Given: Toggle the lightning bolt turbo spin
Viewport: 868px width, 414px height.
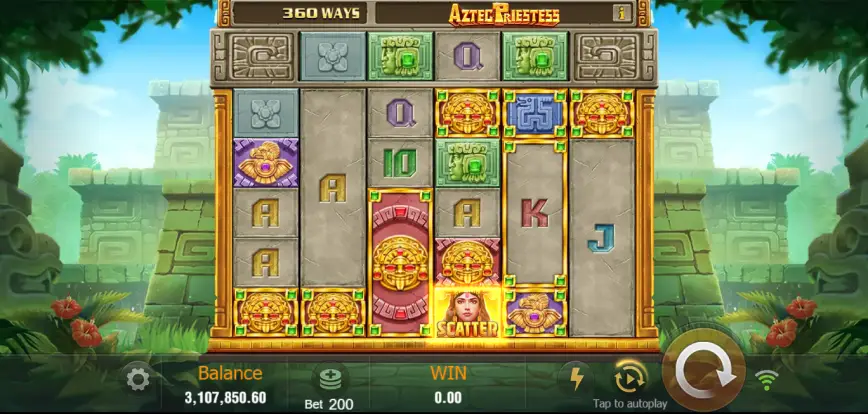Looking at the screenshot, I should 575,378.
